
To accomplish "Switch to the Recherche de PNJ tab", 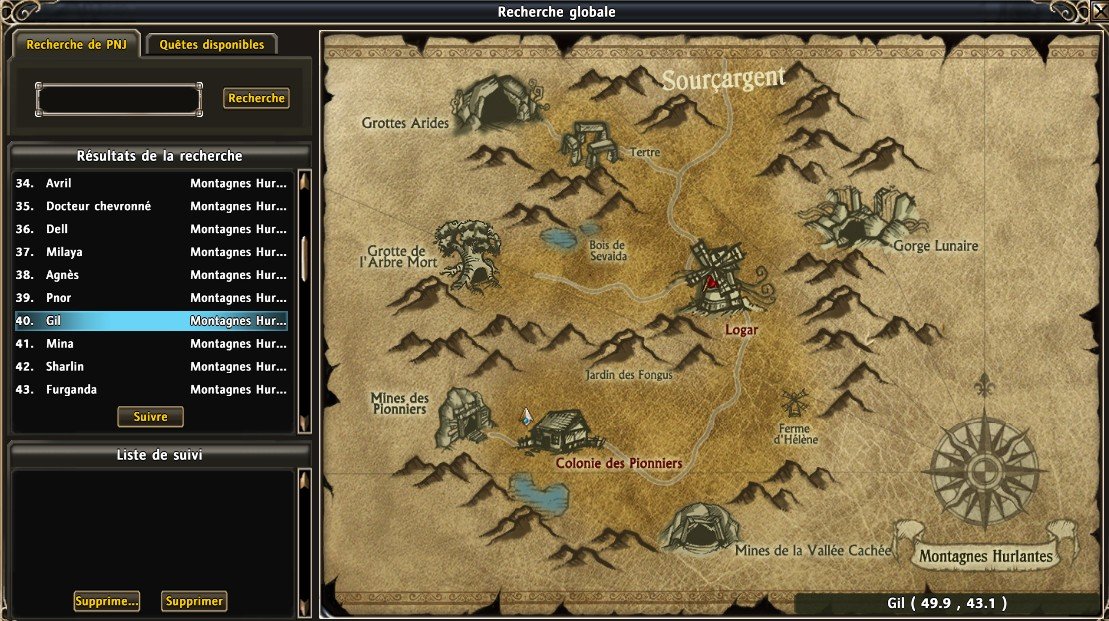I will [x=76, y=45].
